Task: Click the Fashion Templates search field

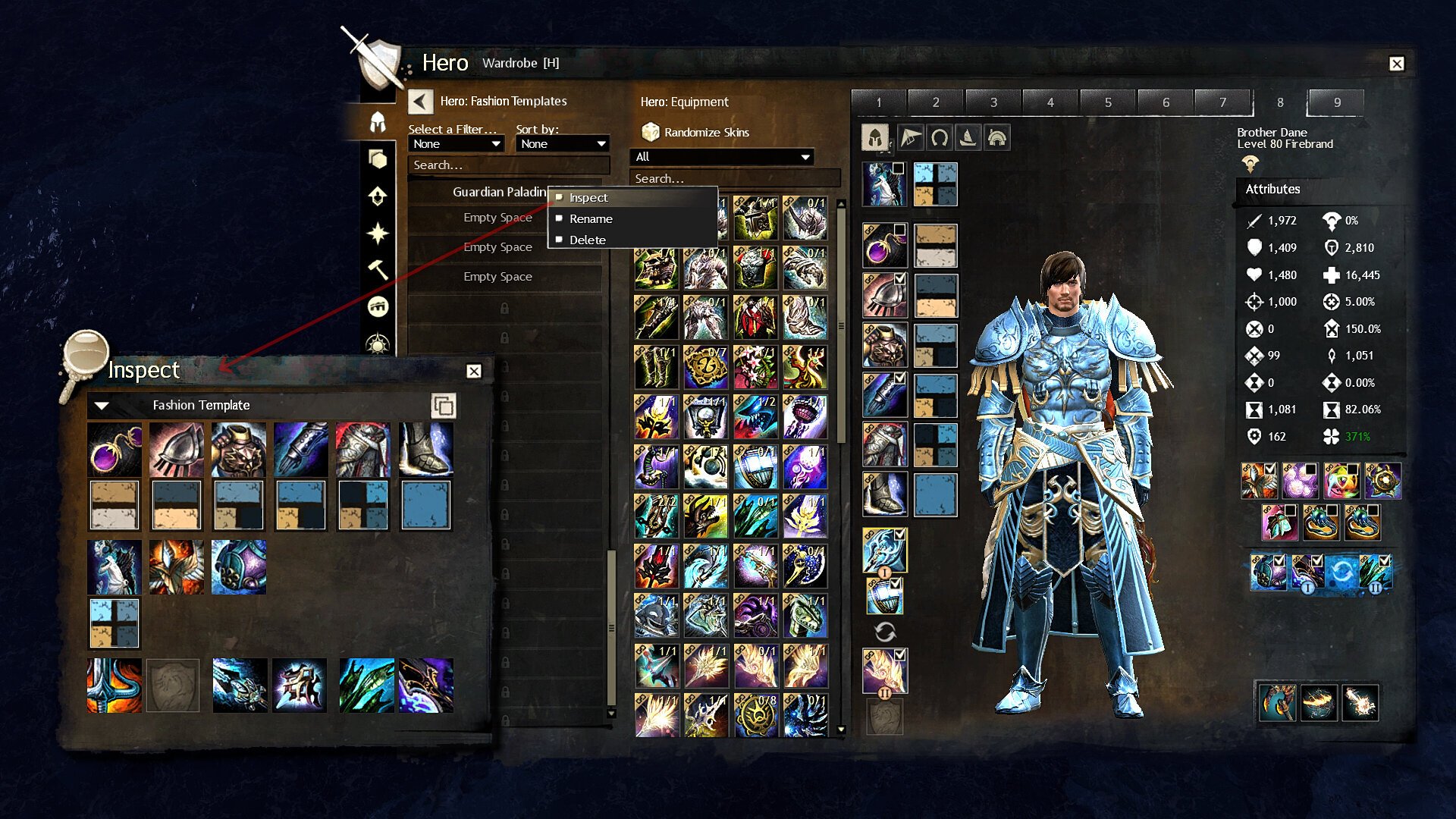Action: tap(508, 165)
